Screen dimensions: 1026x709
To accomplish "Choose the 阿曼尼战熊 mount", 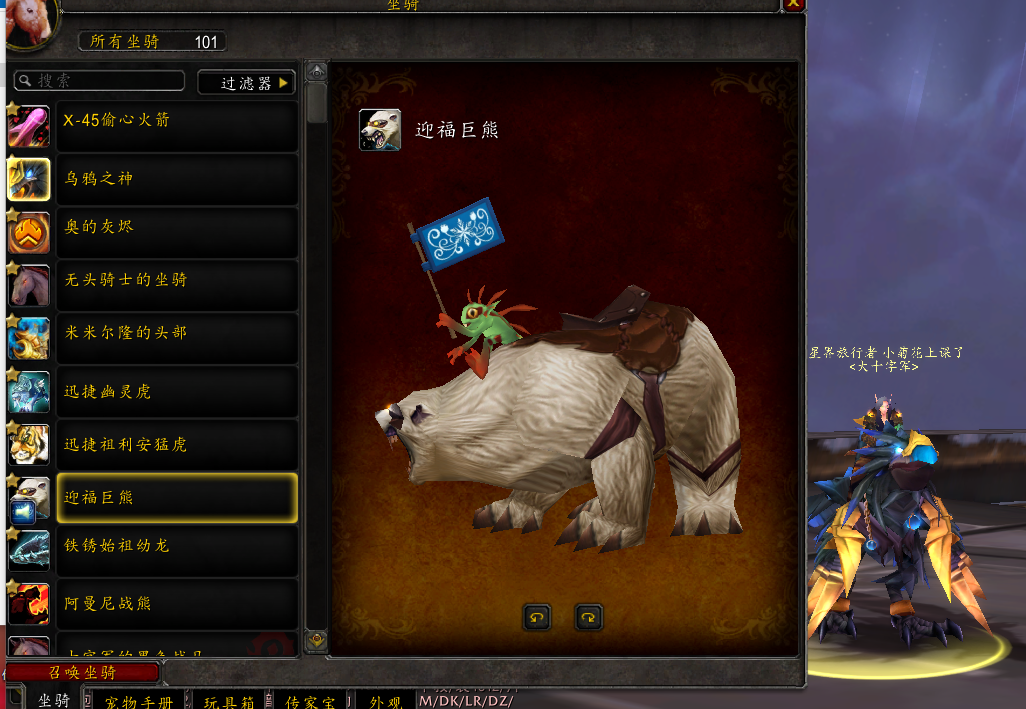I will click(x=177, y=604).
